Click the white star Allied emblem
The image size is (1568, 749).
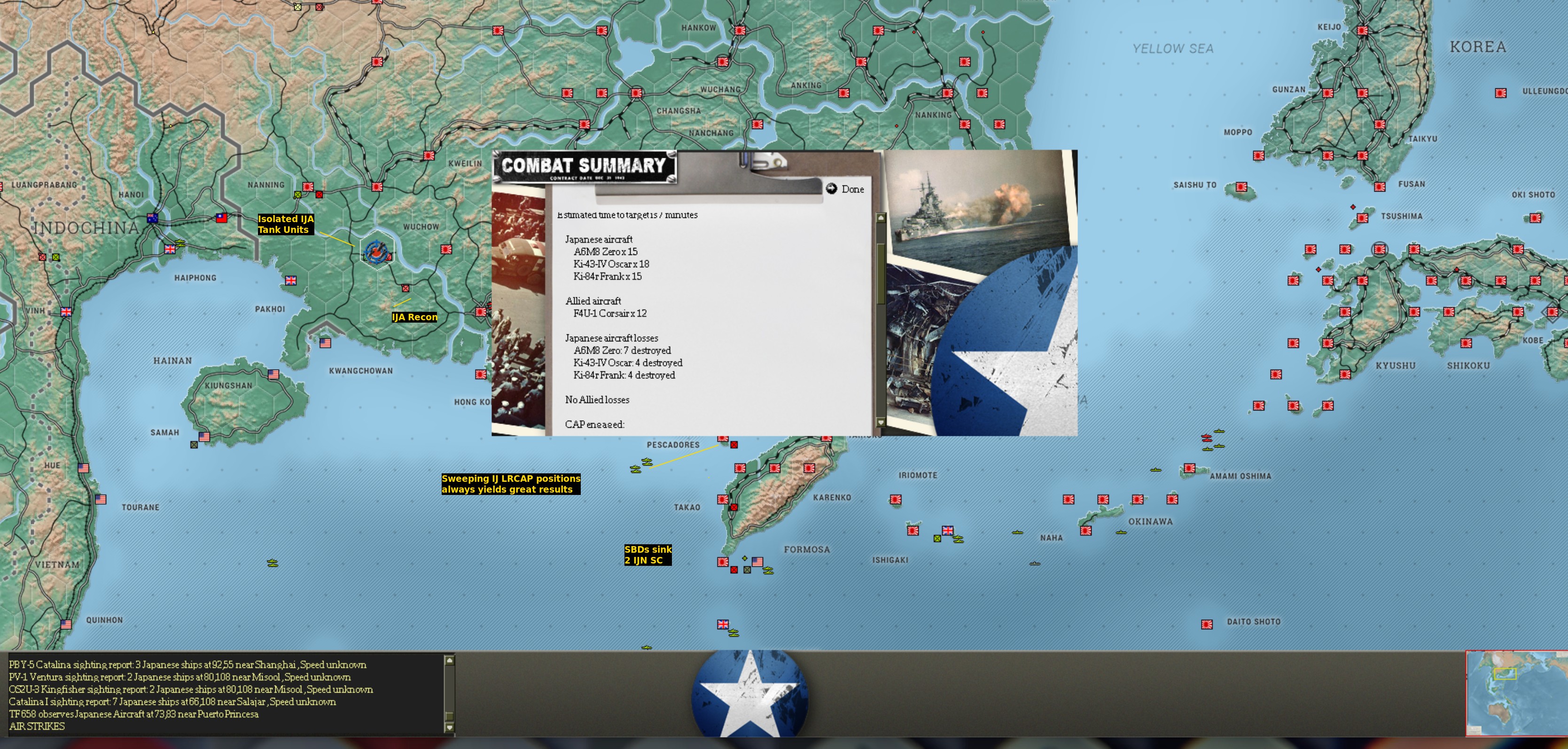tap(749, 694)
